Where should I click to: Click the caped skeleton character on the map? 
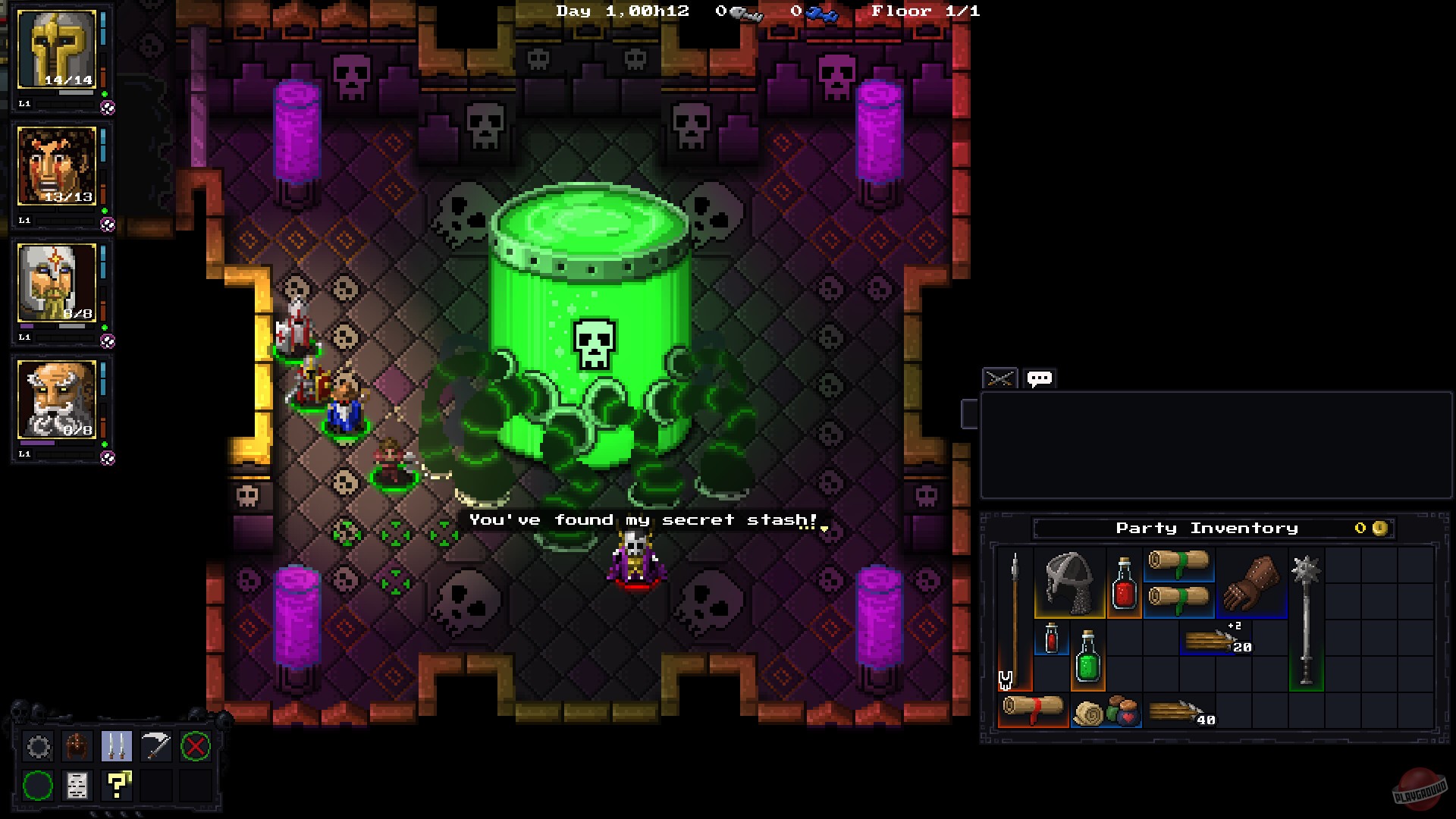click(x=634, y=554)
